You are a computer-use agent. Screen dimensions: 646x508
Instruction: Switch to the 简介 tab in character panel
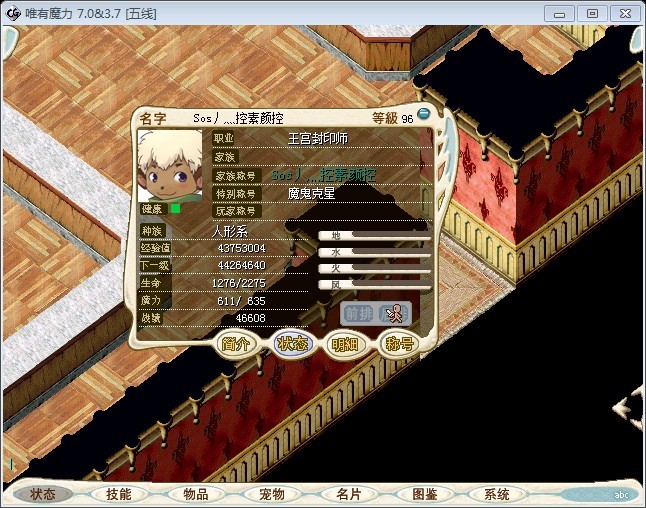237,344
